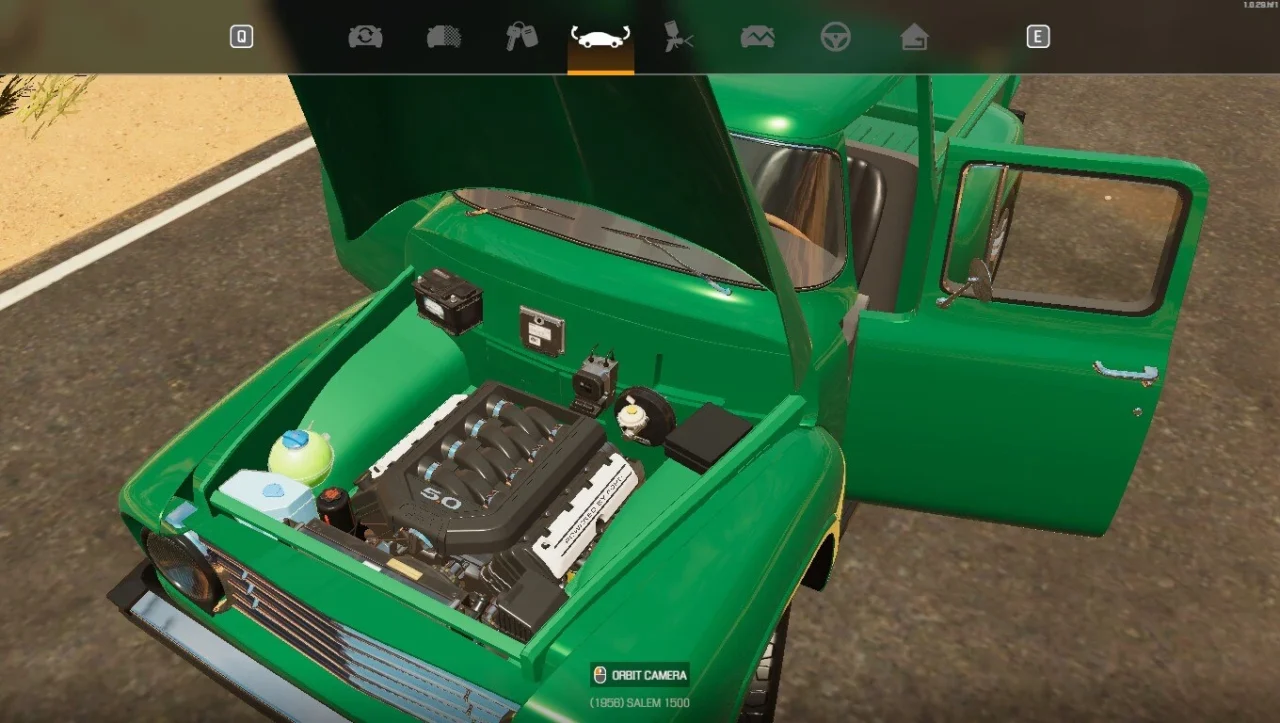Screen dimensions: 1280x723
Task: Open the car performance graph tab
Action: pyautogui.click(x=757, y=37)
